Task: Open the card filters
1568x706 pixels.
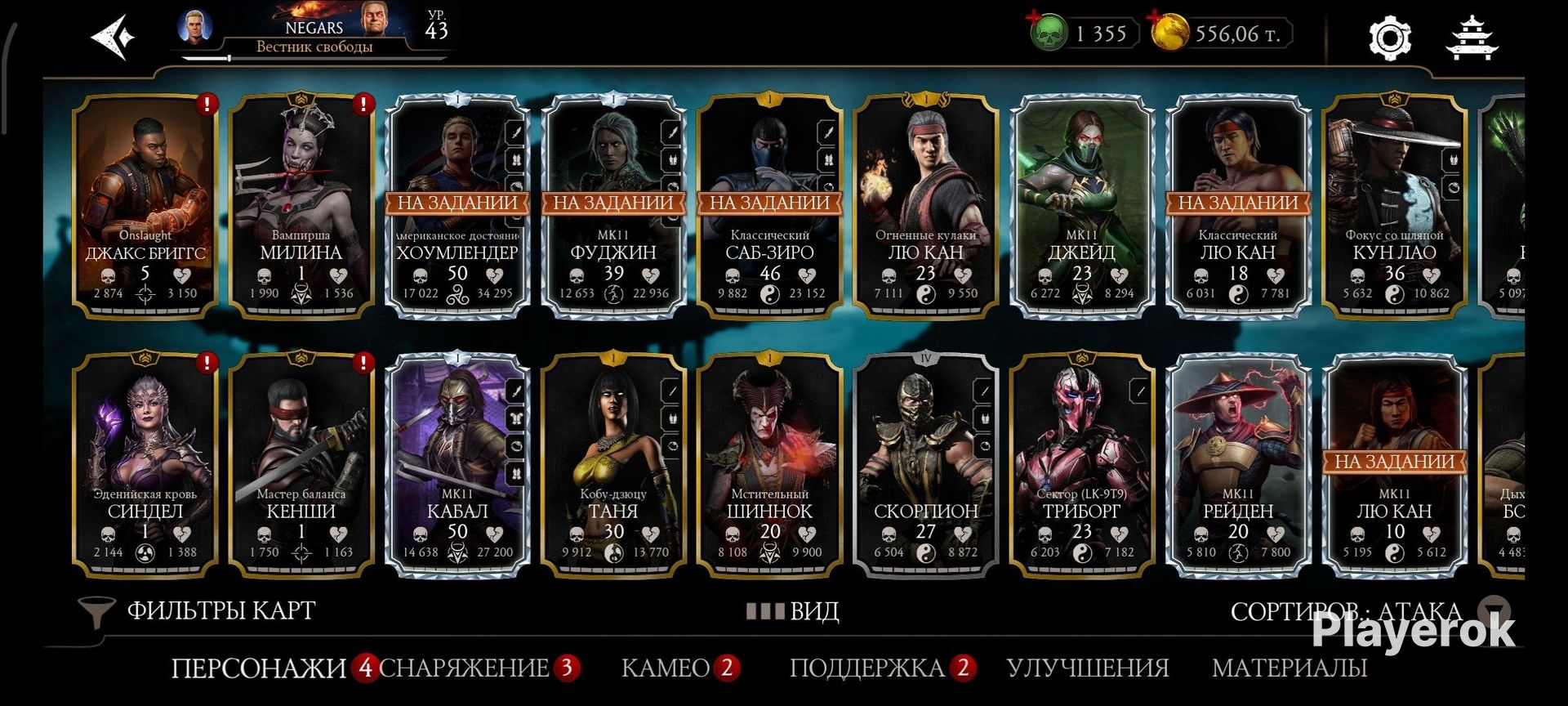Action: click(x=198, y=610)
